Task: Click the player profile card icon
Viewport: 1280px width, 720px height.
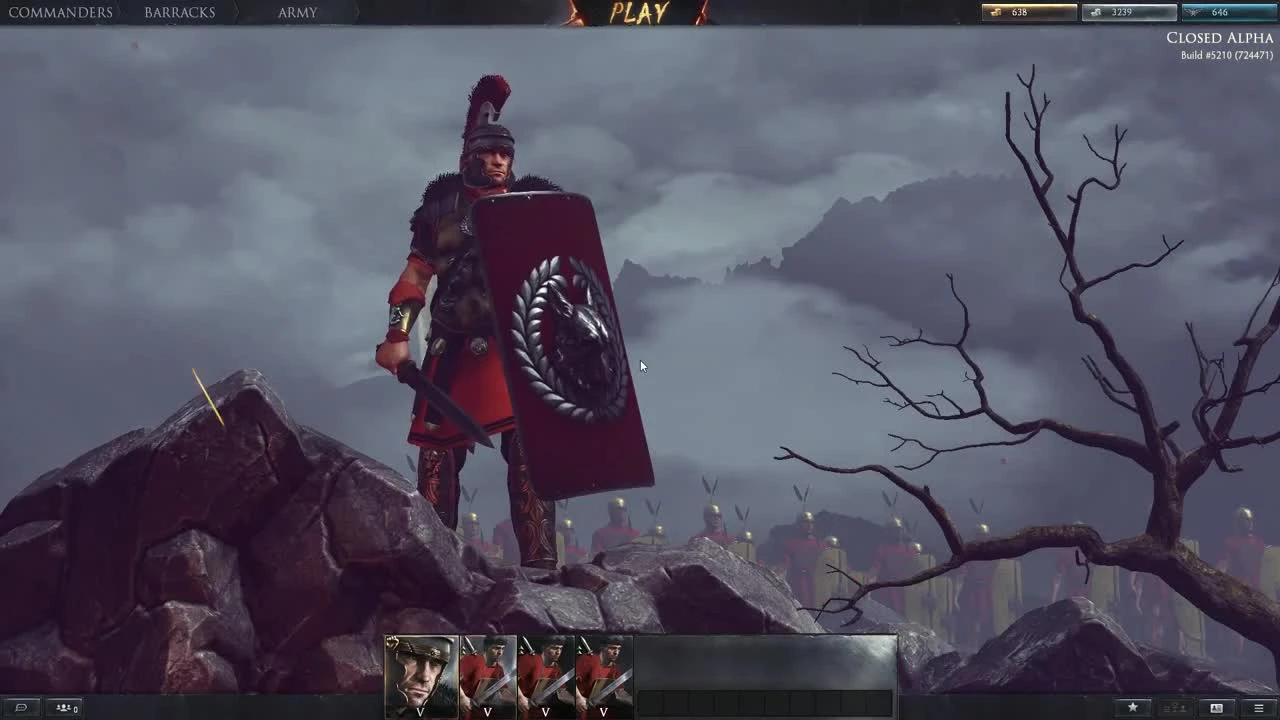Action: [x=1216, y=707]
